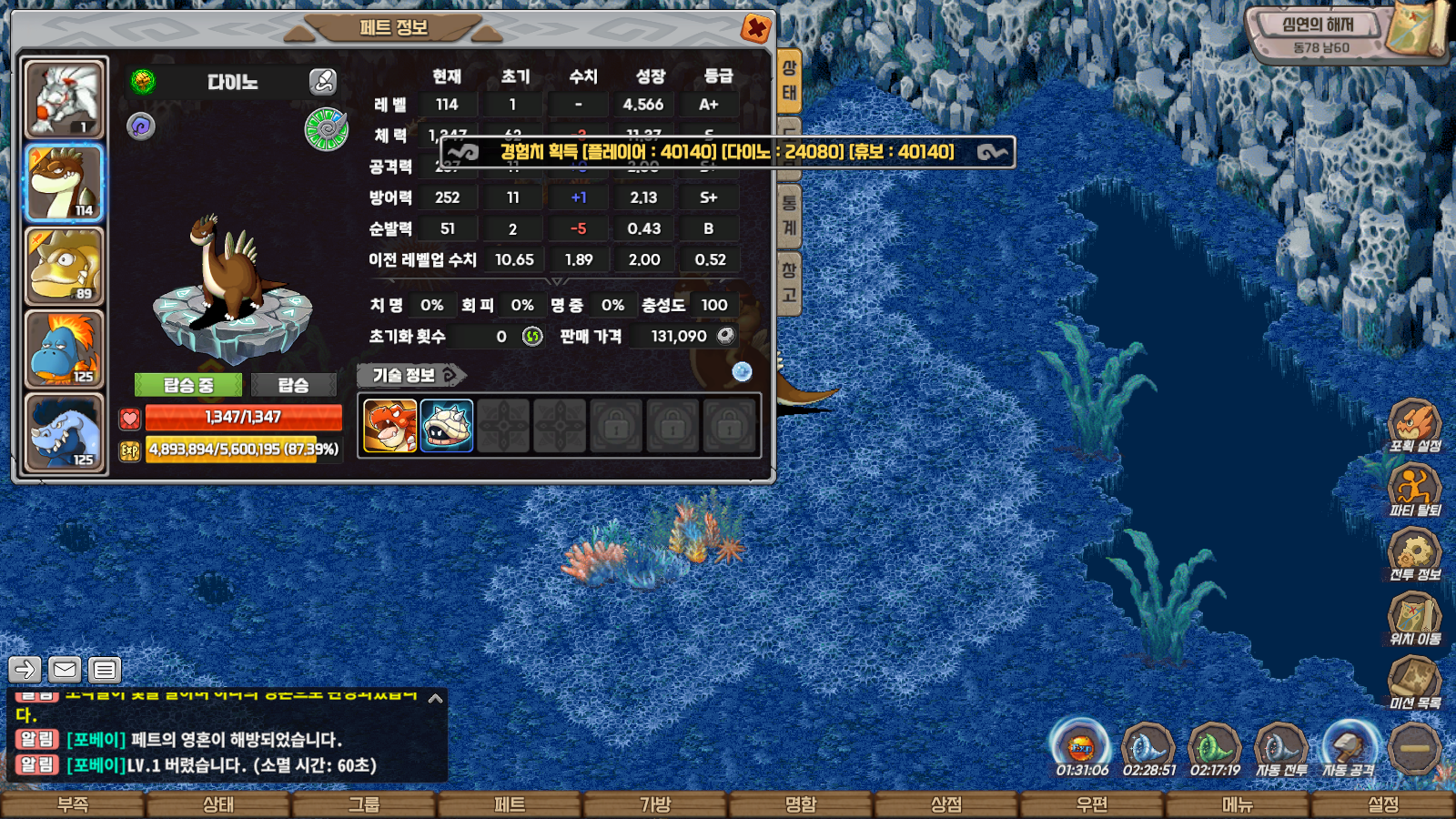Image resolution: width=1456 pixels, height=819 pixels.
Task: Select the white wolf pet portrait
Action: pyautogui.click(x=64, y=98)
